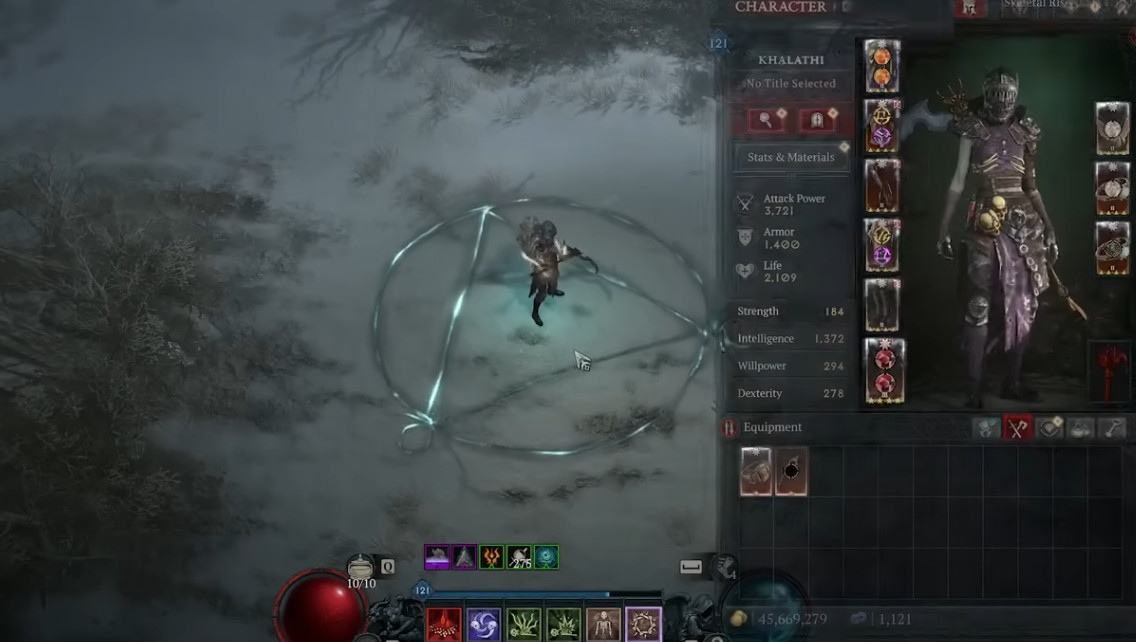Select the red scythe weapon slot
Screen dimensions: 1136x642
pyautogui.click(x=1112, y=369)
